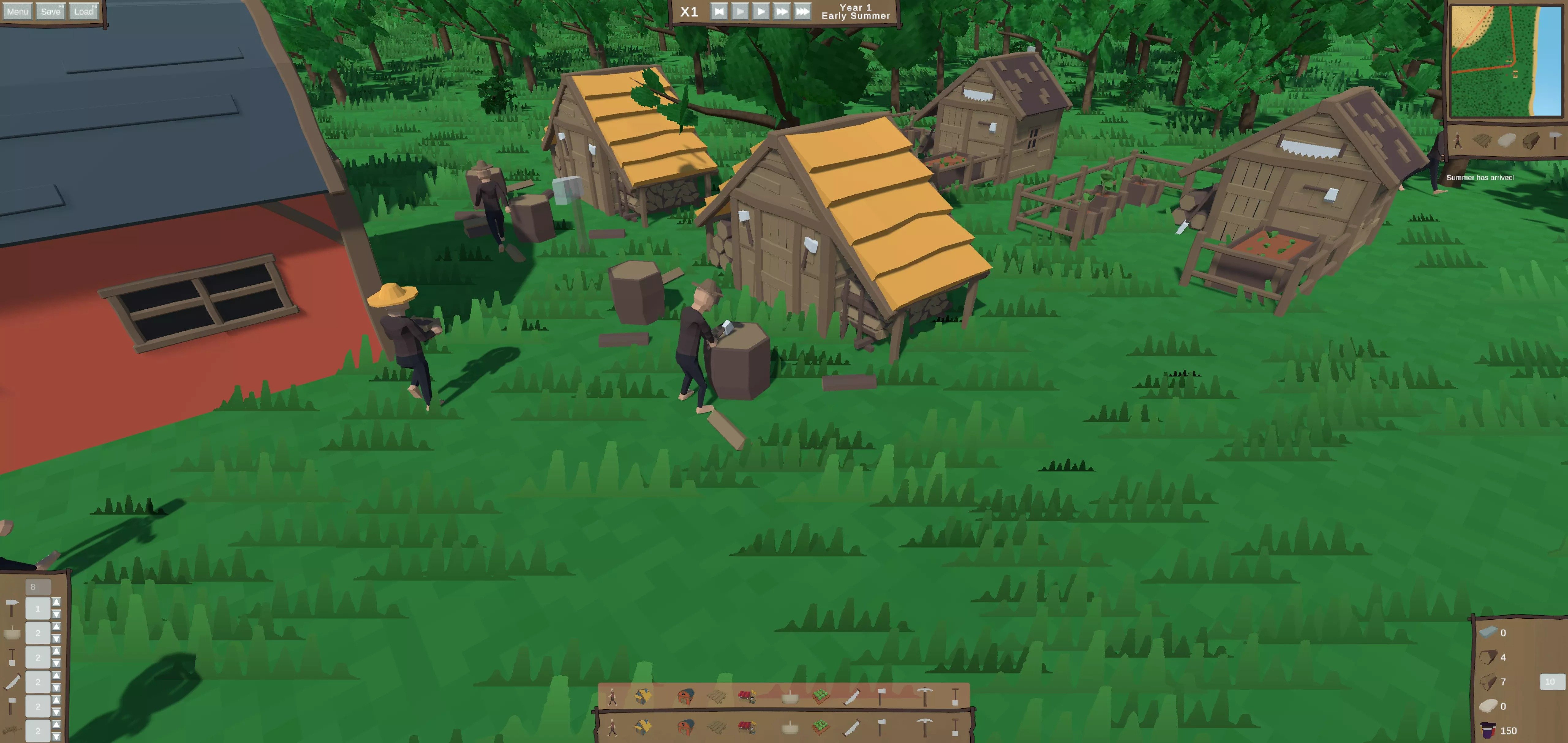Decrease the axe job worker count
This screenshot has width=1568, height=743.
pos(56,712)
